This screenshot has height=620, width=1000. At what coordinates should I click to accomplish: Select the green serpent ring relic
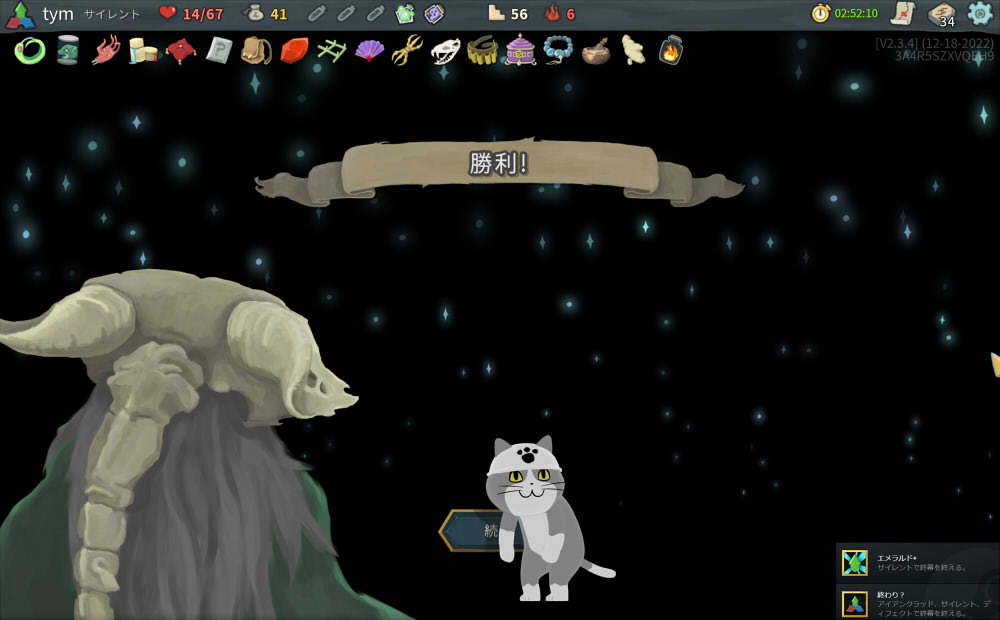click(x=29, y=50)
